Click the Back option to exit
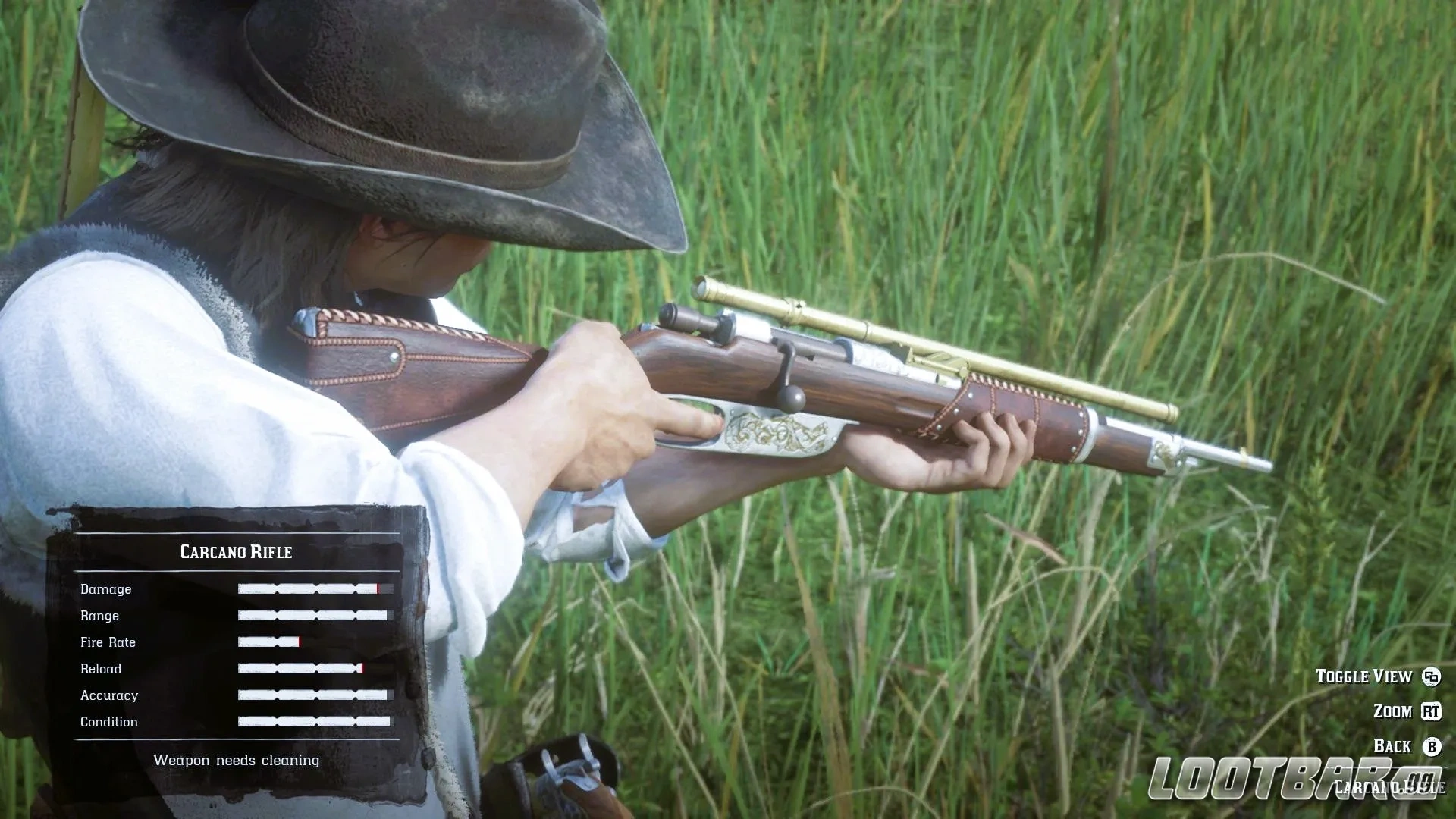 coord(1392,746)
